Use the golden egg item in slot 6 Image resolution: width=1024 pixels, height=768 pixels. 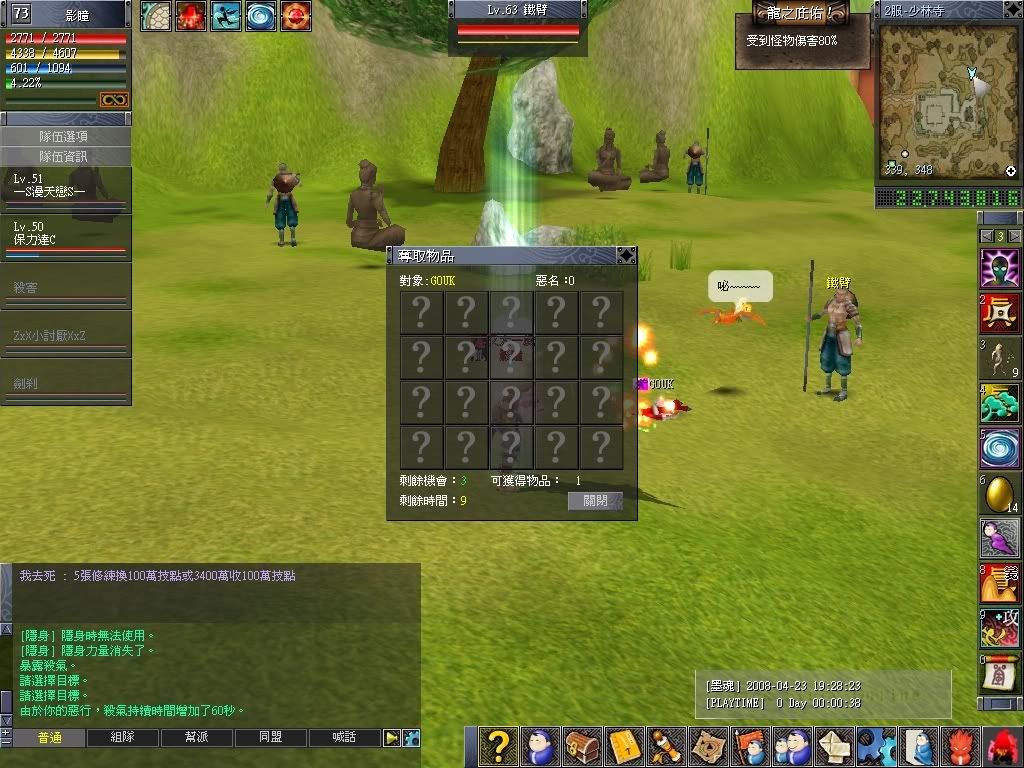point(999,493)
